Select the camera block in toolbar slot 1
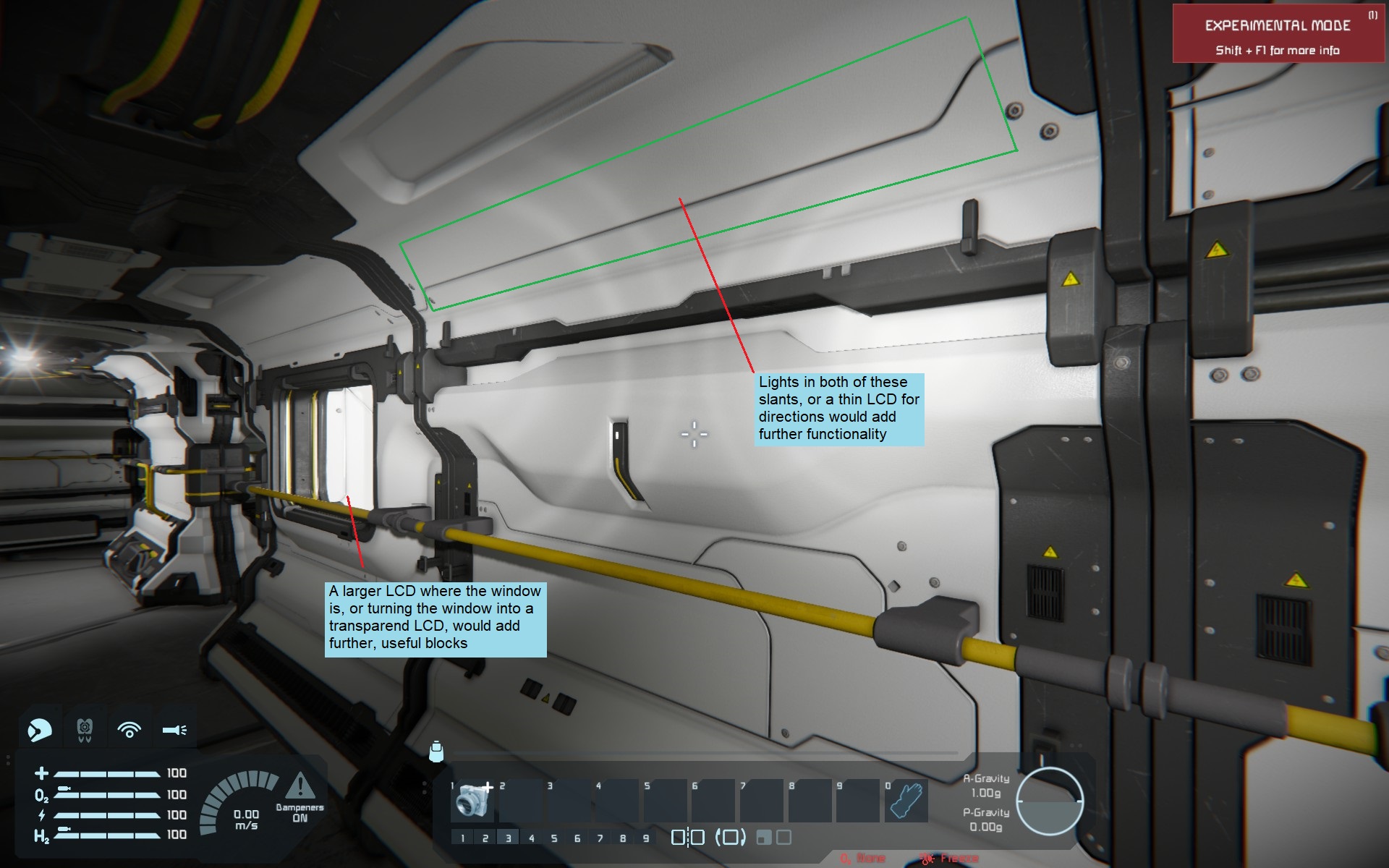Screen dimensions: 1389x868 pos(472,801)
